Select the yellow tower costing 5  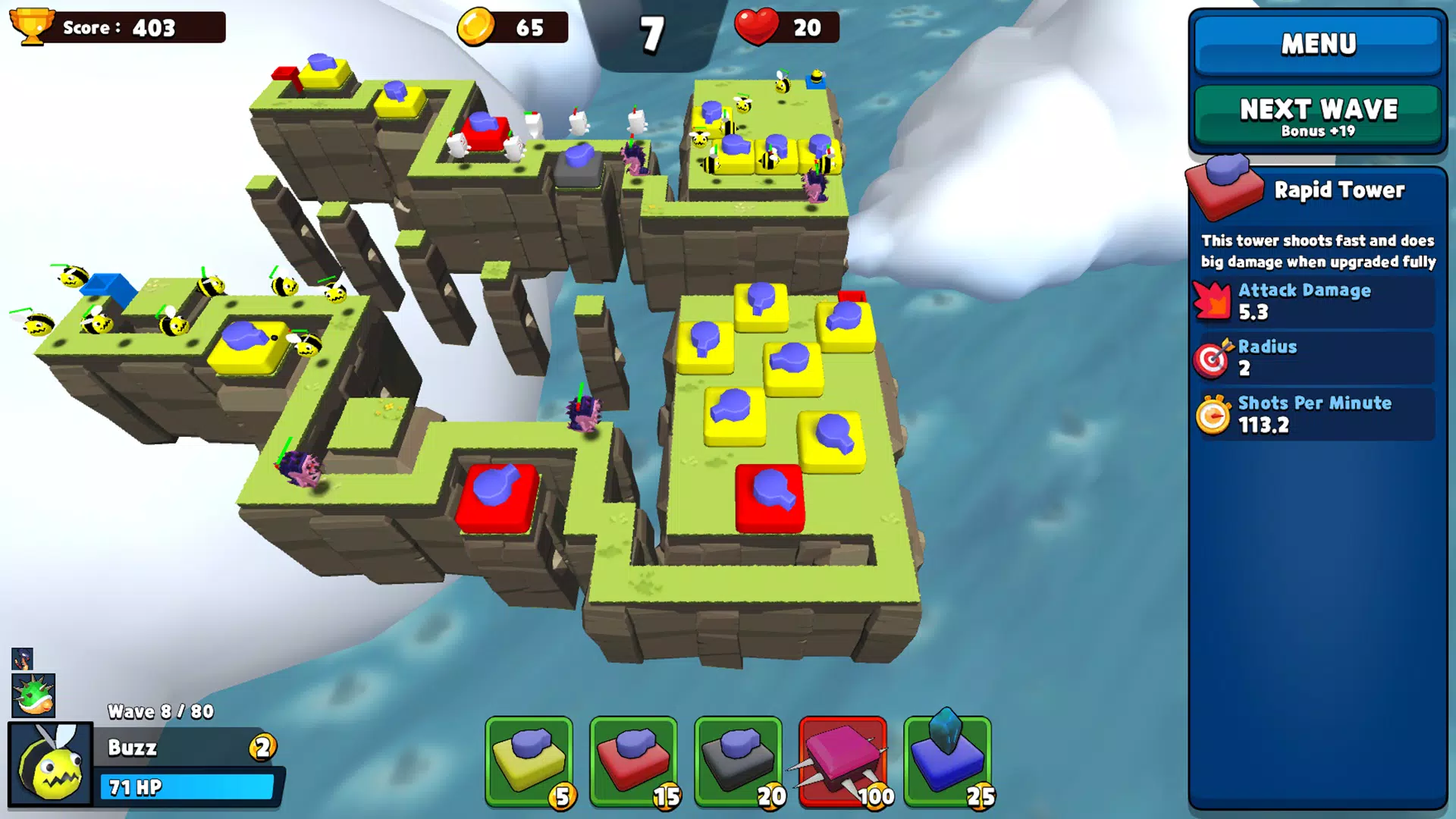point(529,761)
